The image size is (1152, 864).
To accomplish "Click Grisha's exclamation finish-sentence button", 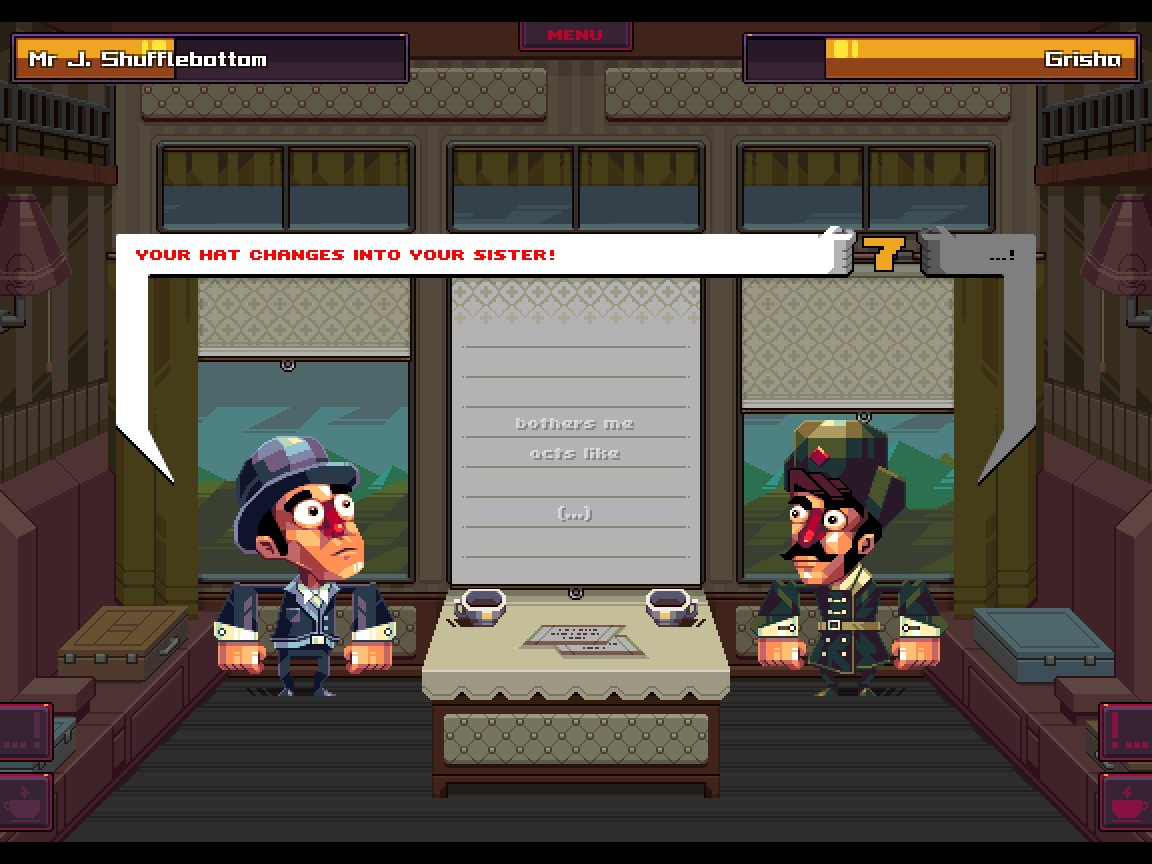I will (1127, 733).
